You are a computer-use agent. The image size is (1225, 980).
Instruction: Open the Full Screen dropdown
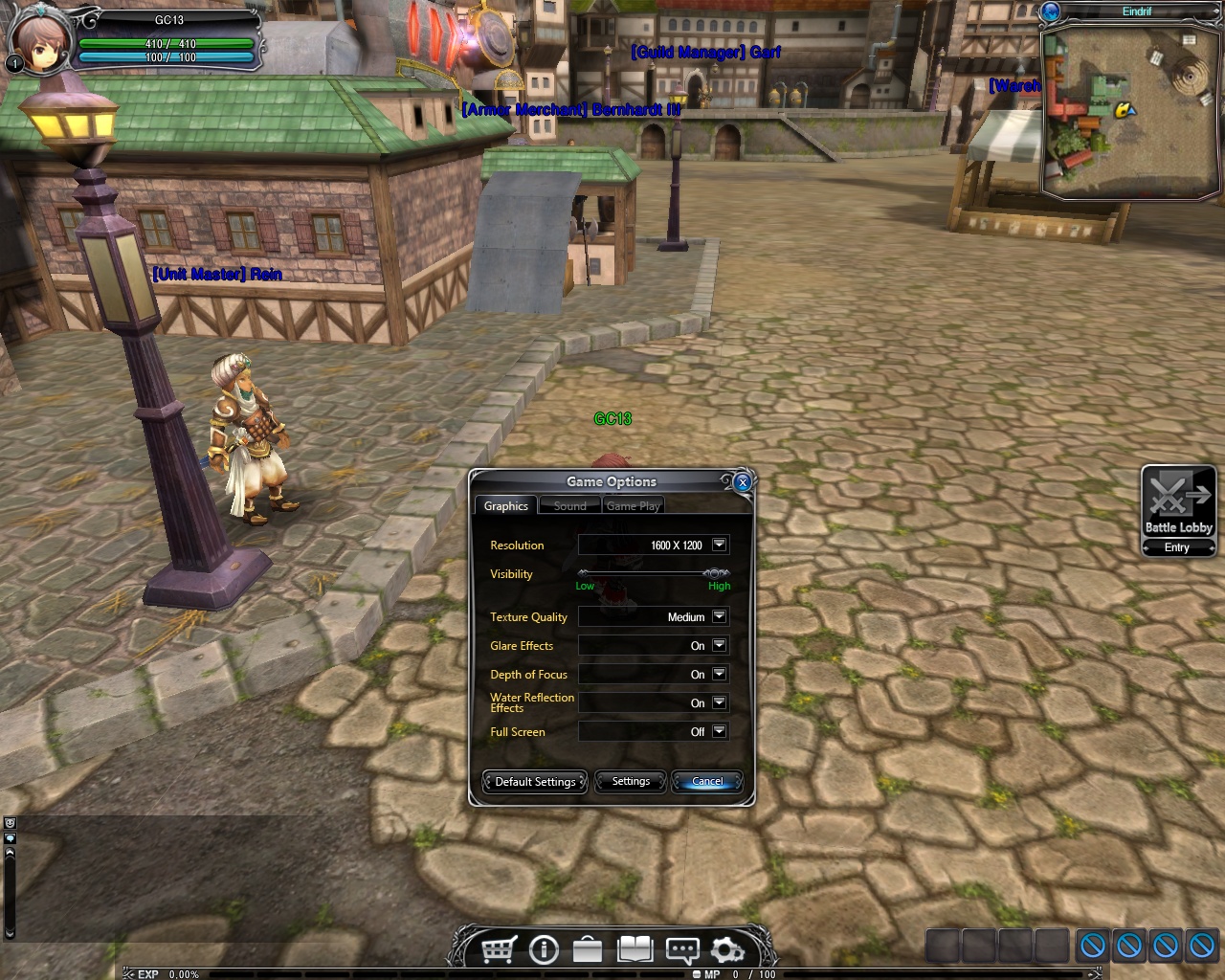coord(719,731)
